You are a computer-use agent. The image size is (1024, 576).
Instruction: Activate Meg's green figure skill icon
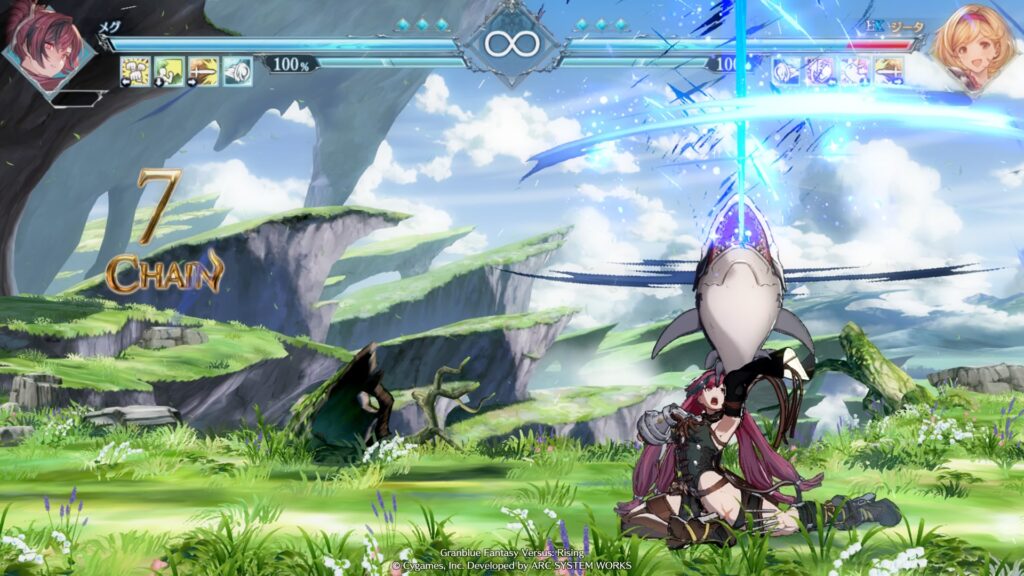coord(169,71)
